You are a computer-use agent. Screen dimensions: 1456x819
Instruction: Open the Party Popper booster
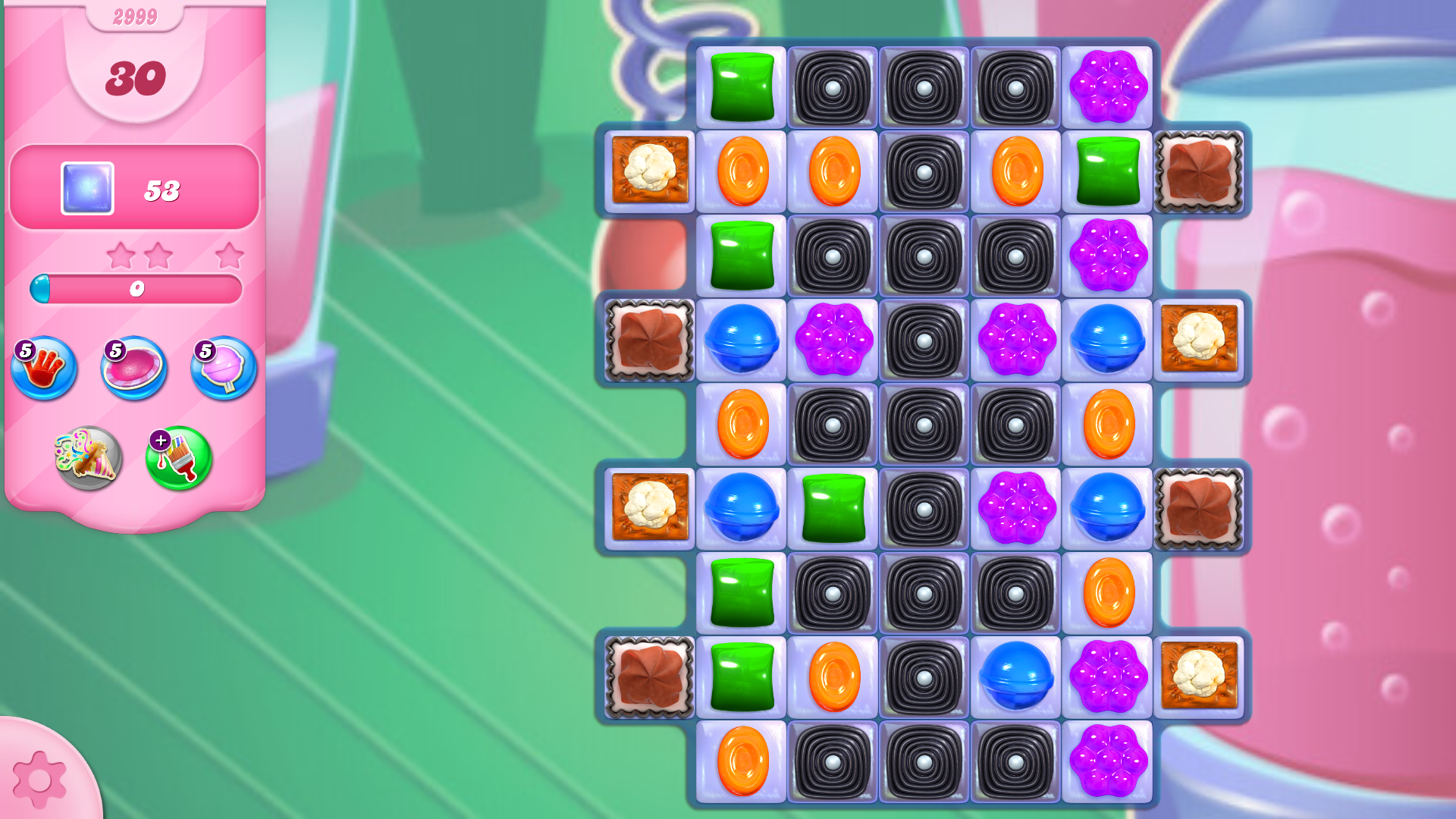86,456
